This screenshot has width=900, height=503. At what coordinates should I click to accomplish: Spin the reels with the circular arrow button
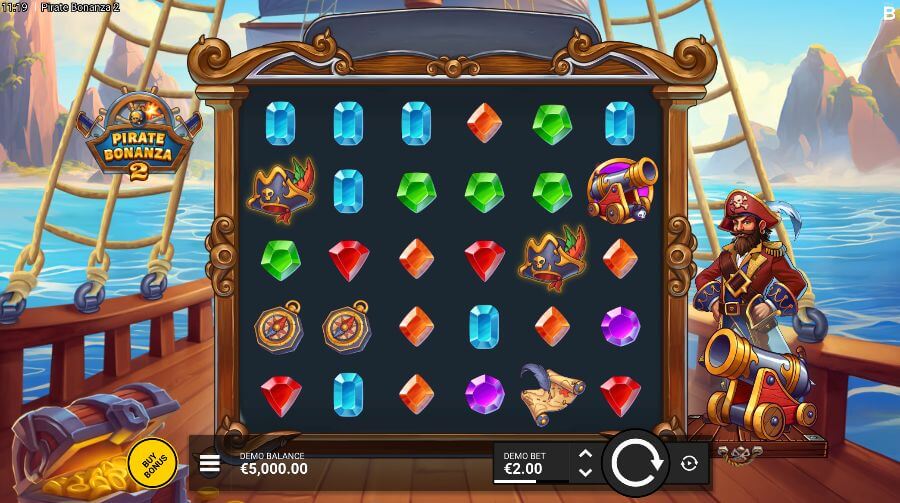[x=636, y=463]
